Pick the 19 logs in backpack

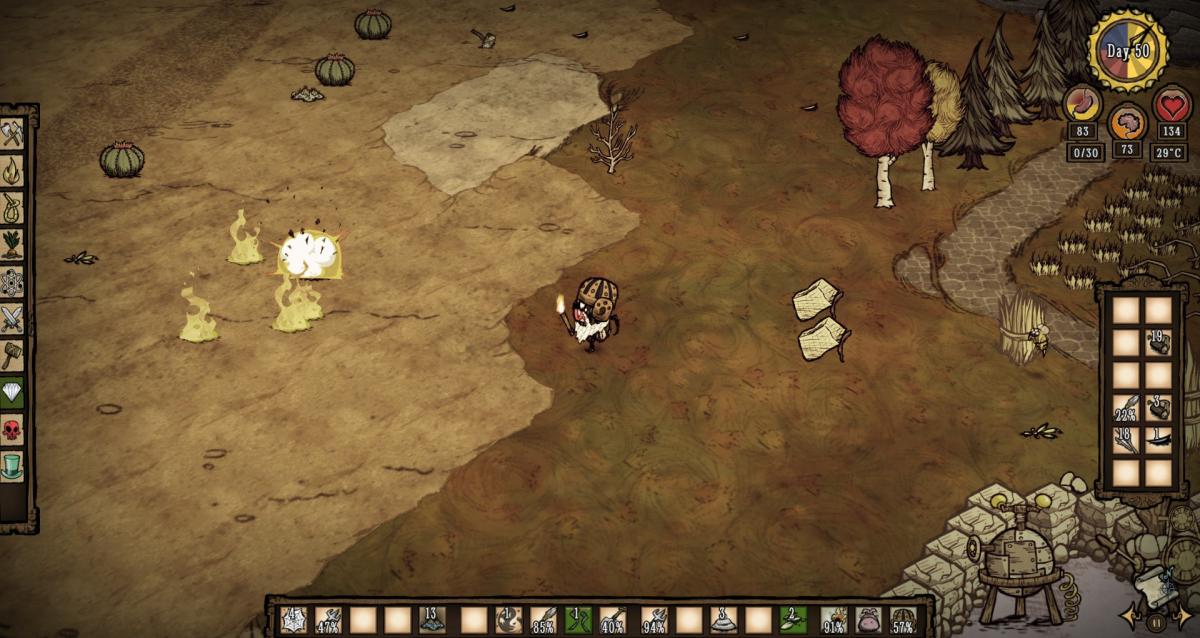pos(1159,343)
